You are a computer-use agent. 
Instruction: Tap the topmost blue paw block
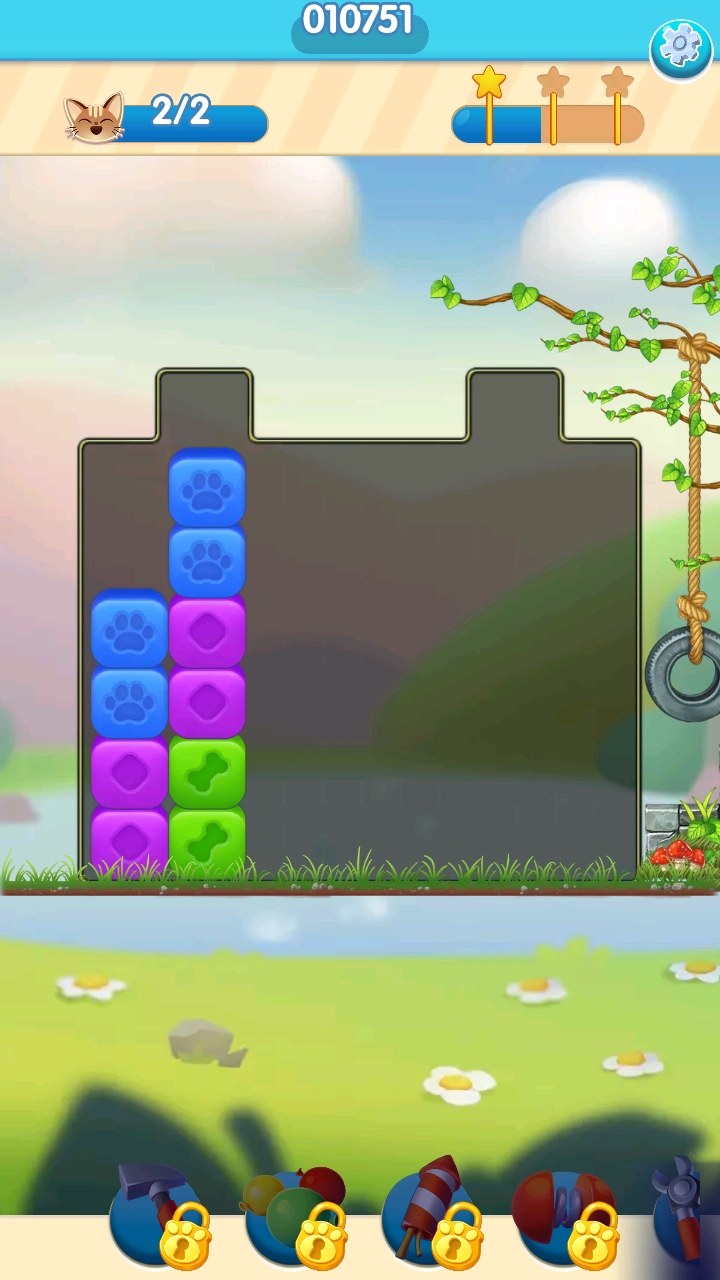(207, 489)
